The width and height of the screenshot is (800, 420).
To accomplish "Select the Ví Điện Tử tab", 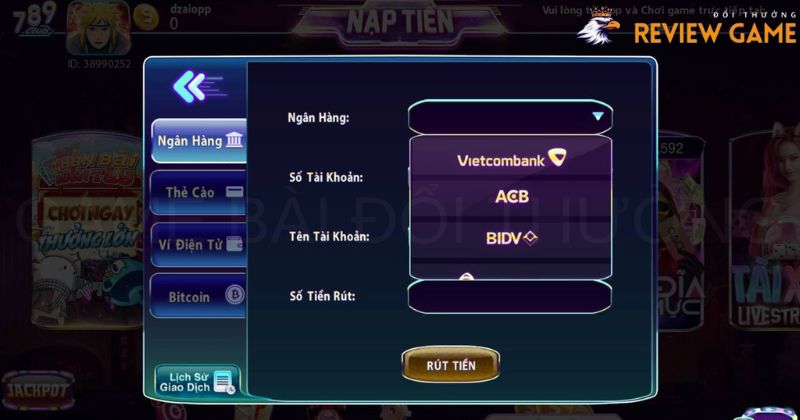I will point(199,243).
